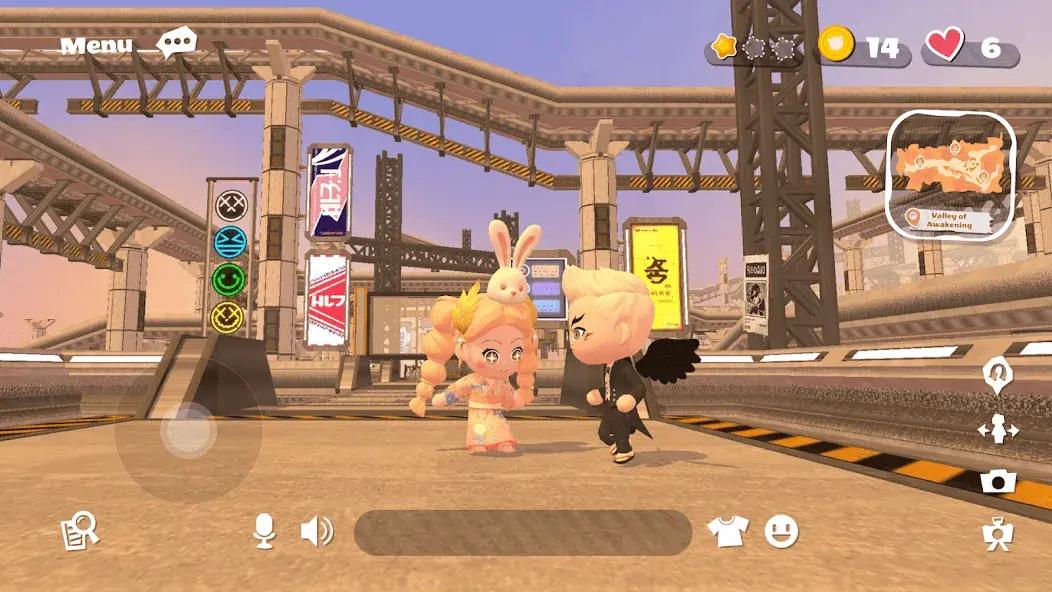Tap the gold coin counter
This screenshot has width=1052, height=592.
coord(864,46)
